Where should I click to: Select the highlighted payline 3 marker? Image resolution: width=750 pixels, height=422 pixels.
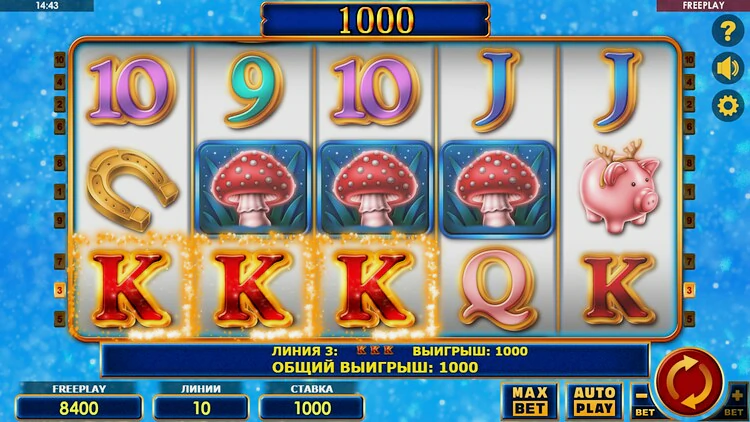pyautogui.click(x=59, y=291)
